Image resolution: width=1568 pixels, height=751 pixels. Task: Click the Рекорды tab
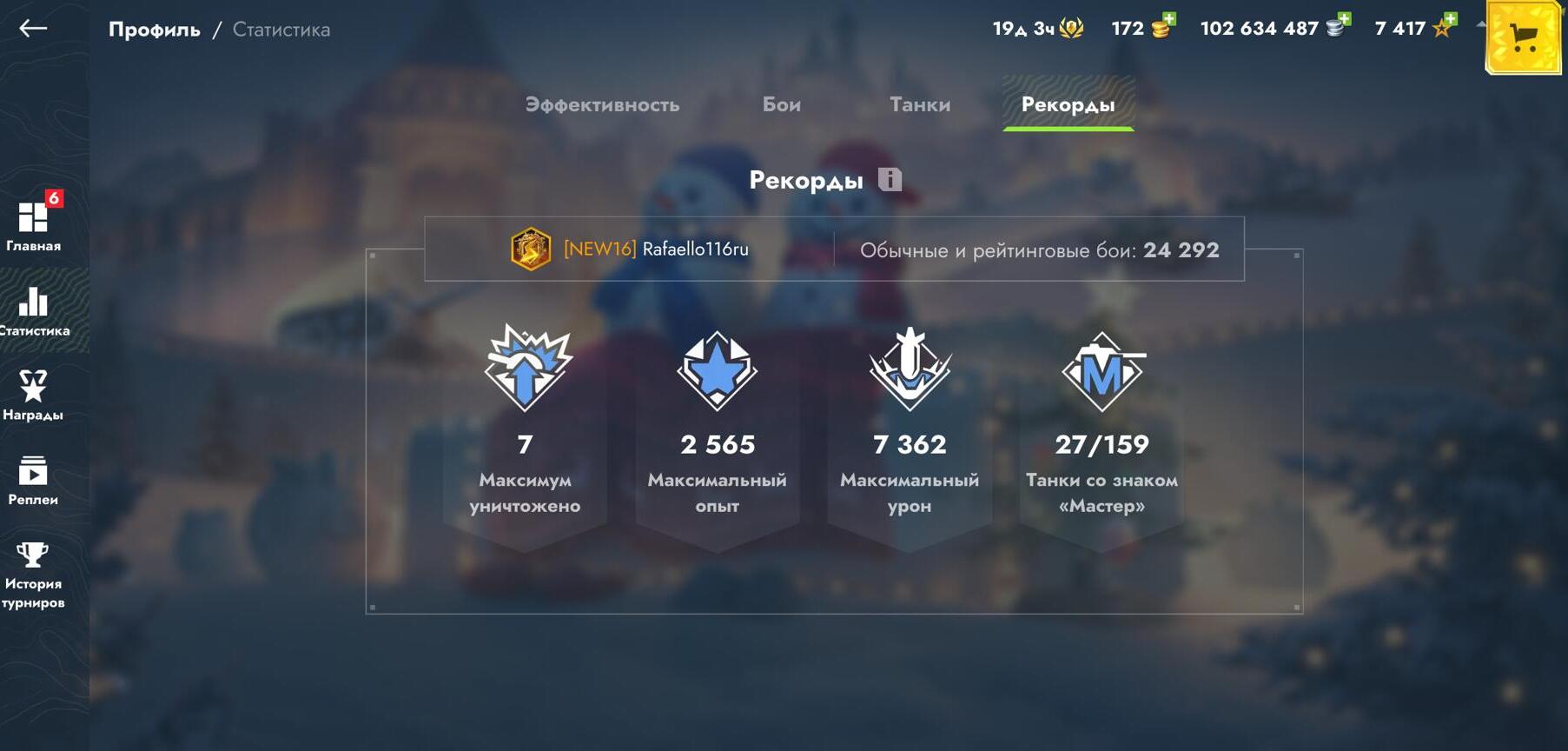tap(1068, 105)
